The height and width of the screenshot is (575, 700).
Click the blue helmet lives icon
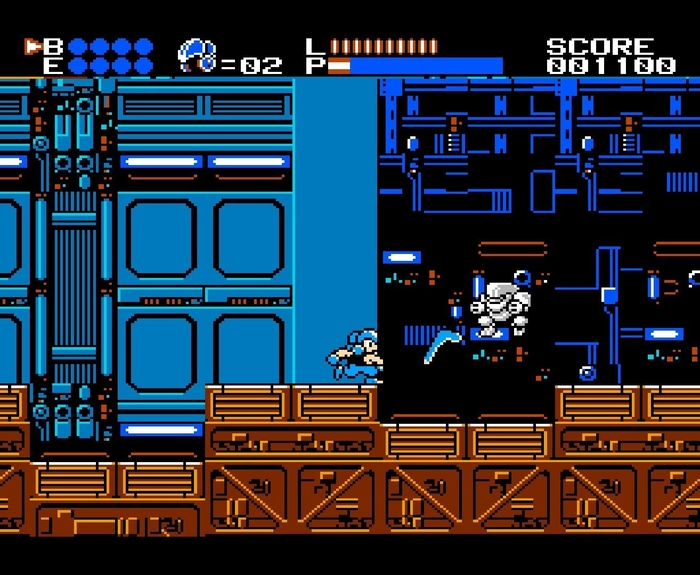(197, 55)
